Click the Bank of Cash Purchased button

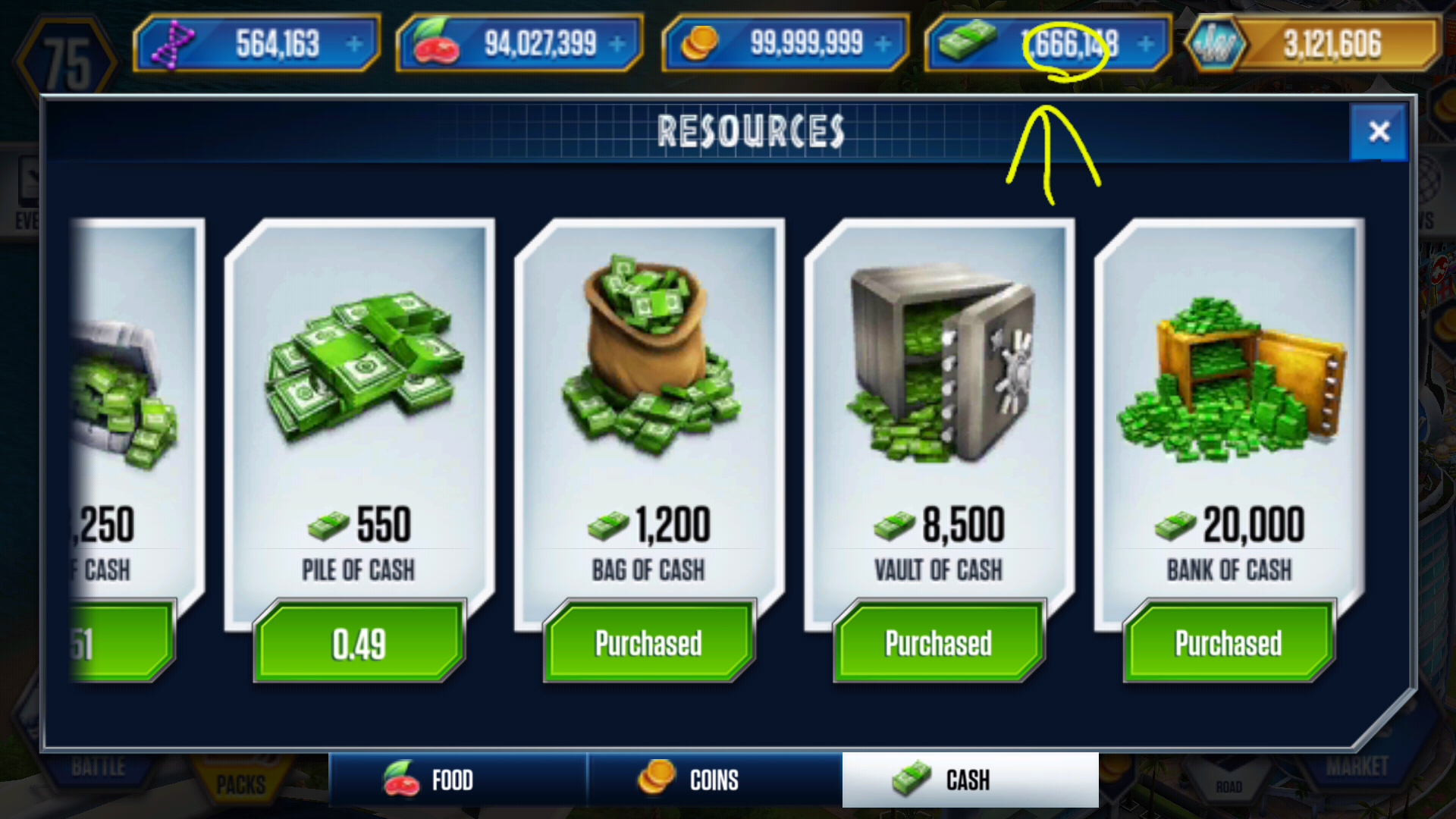coord(1228,643)
